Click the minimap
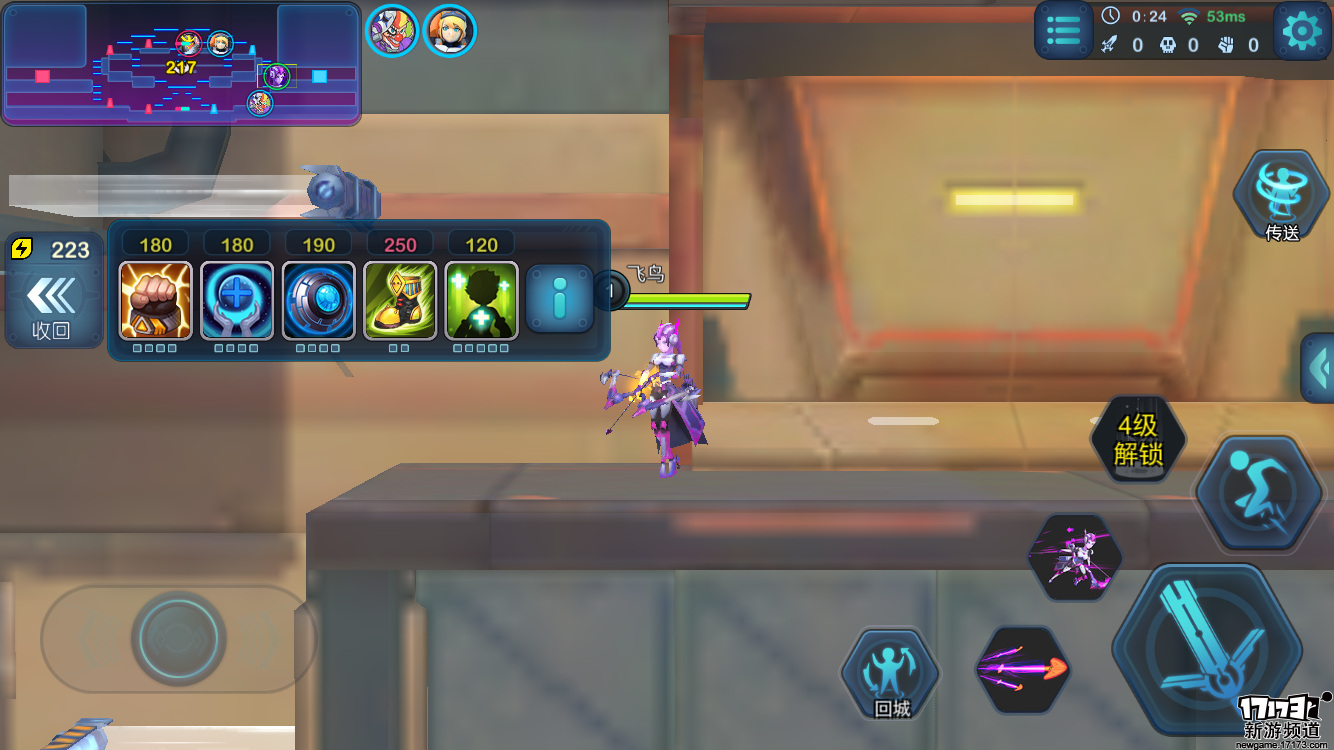Viewport: 1334px width, 750px height. 181,65
